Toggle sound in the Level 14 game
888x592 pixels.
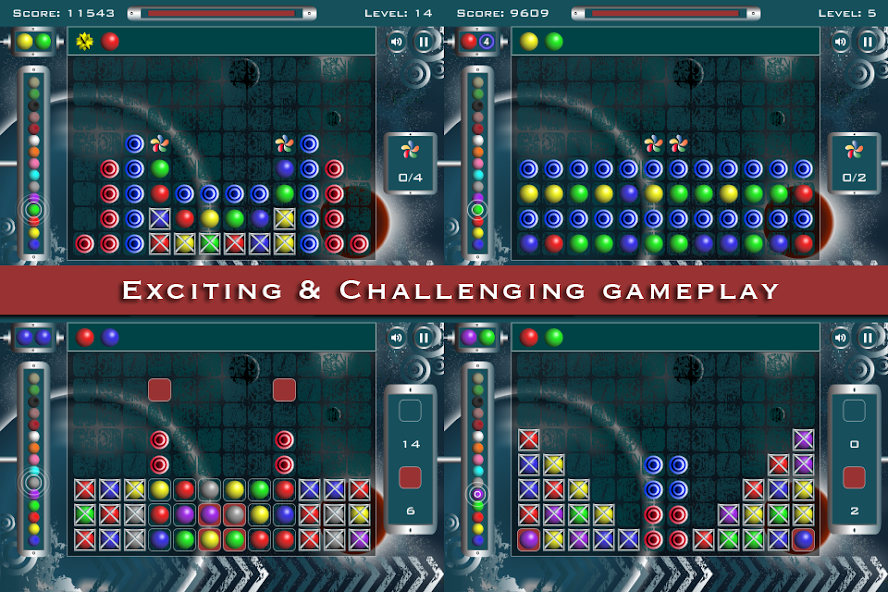pyautogui.click(x=397, y=42)
